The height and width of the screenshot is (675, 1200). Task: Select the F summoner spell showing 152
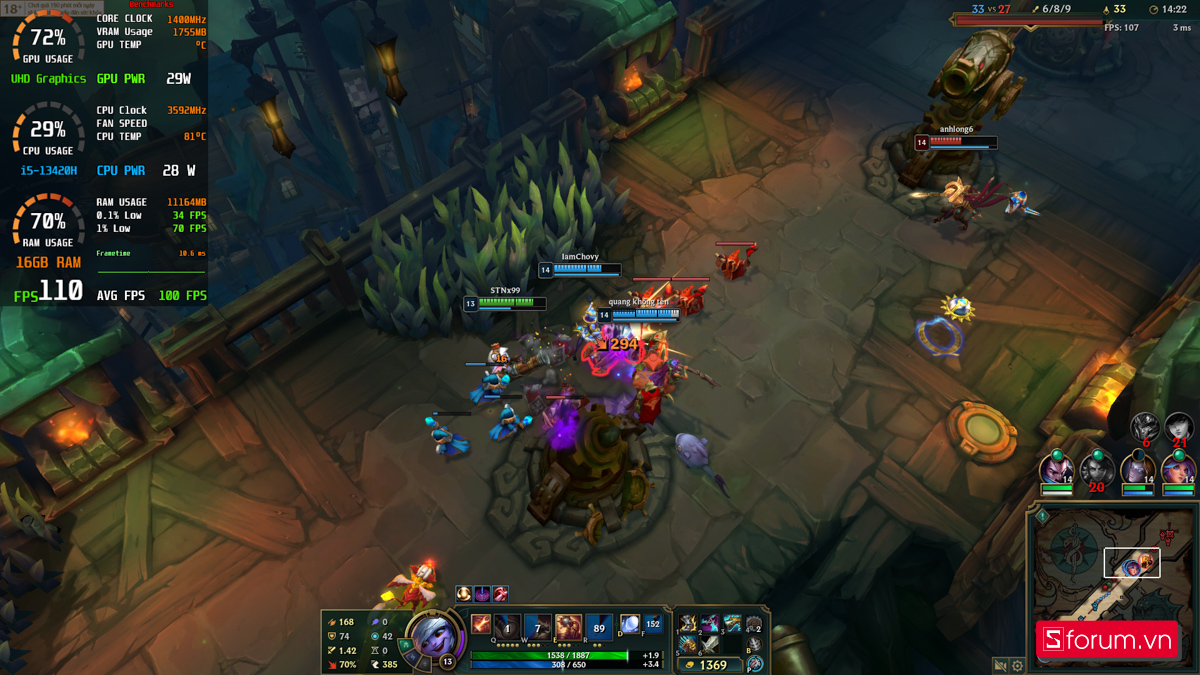(652, 624)
